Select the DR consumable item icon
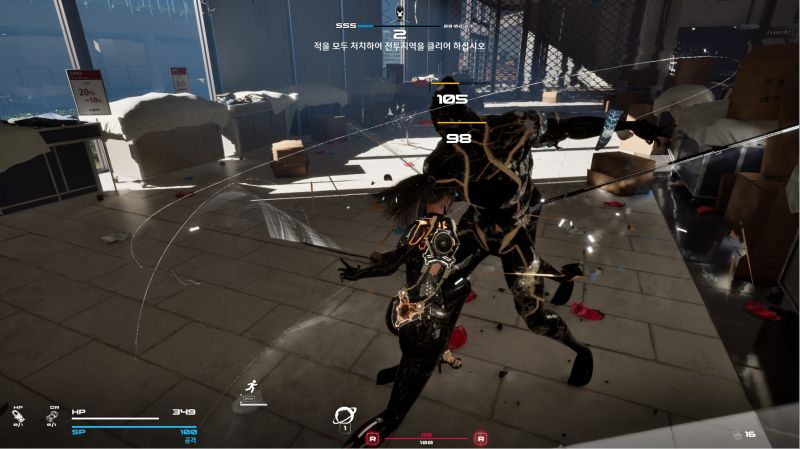 [x=52, y=416]
